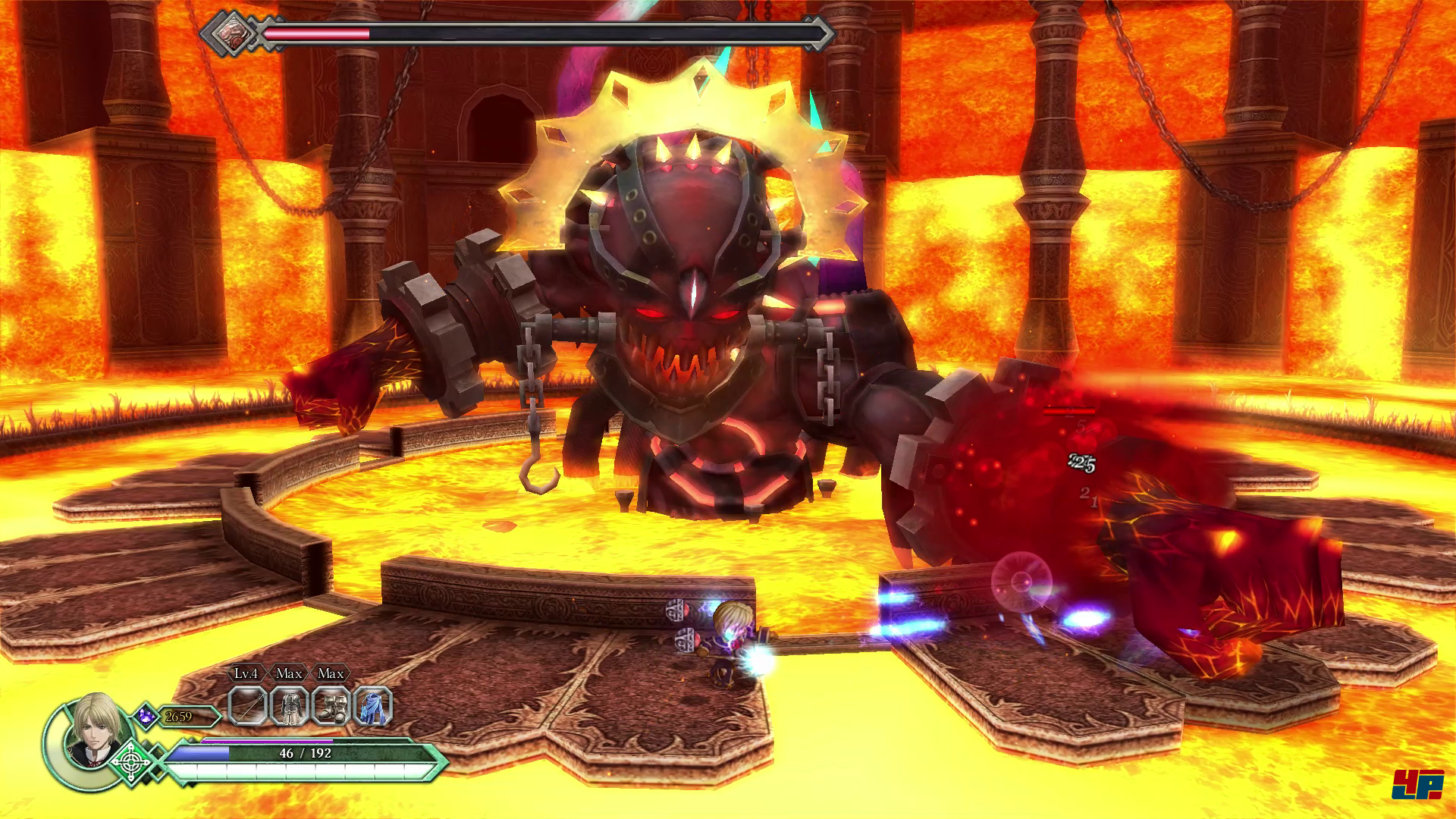
Task: Activate the green crosshair skill emblem
Action: (131, 761)
